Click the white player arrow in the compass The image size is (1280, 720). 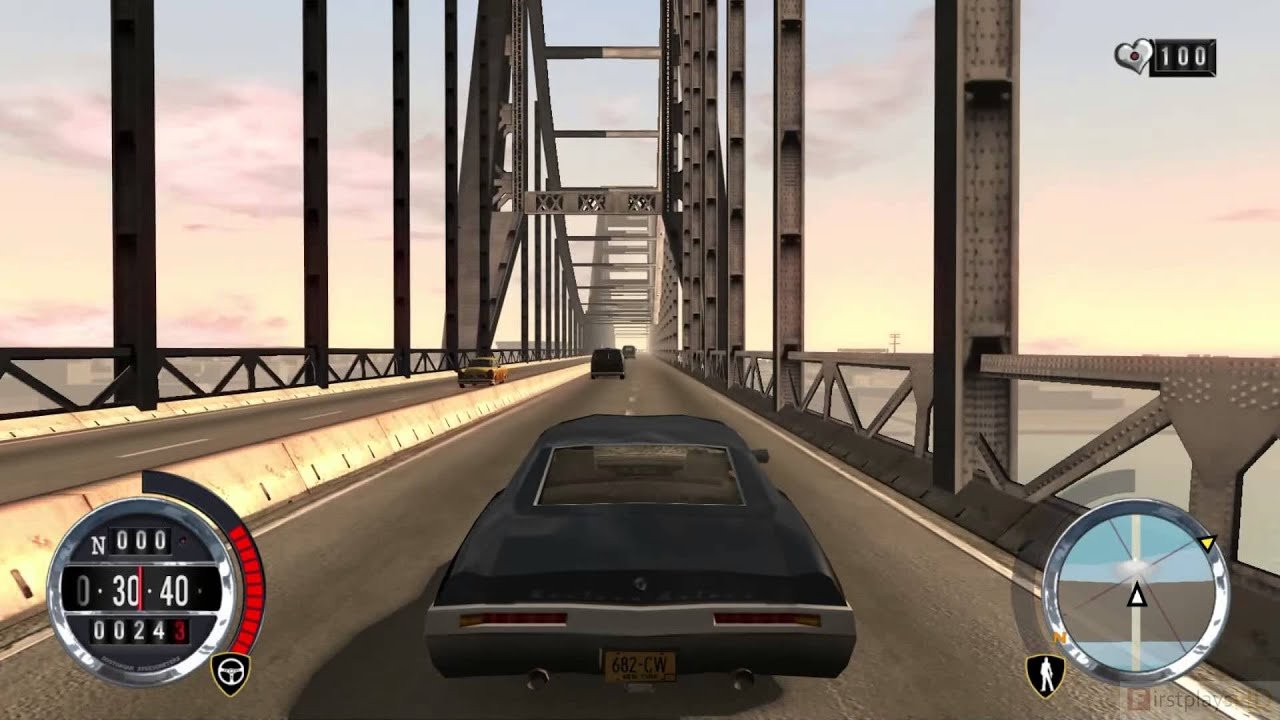click(x=1135, y=592)
